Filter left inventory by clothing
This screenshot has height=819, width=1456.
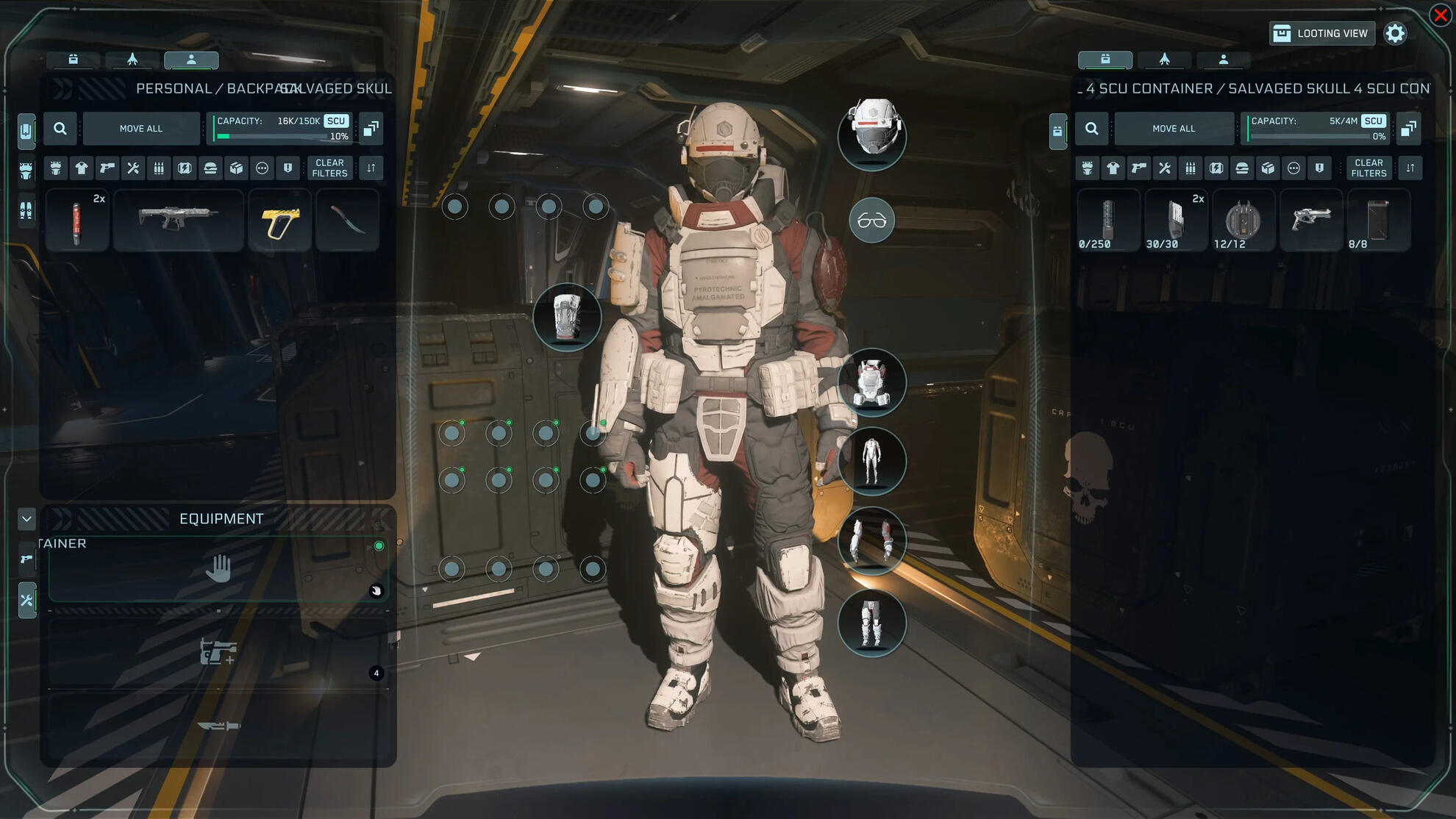(x=81, y=168)
